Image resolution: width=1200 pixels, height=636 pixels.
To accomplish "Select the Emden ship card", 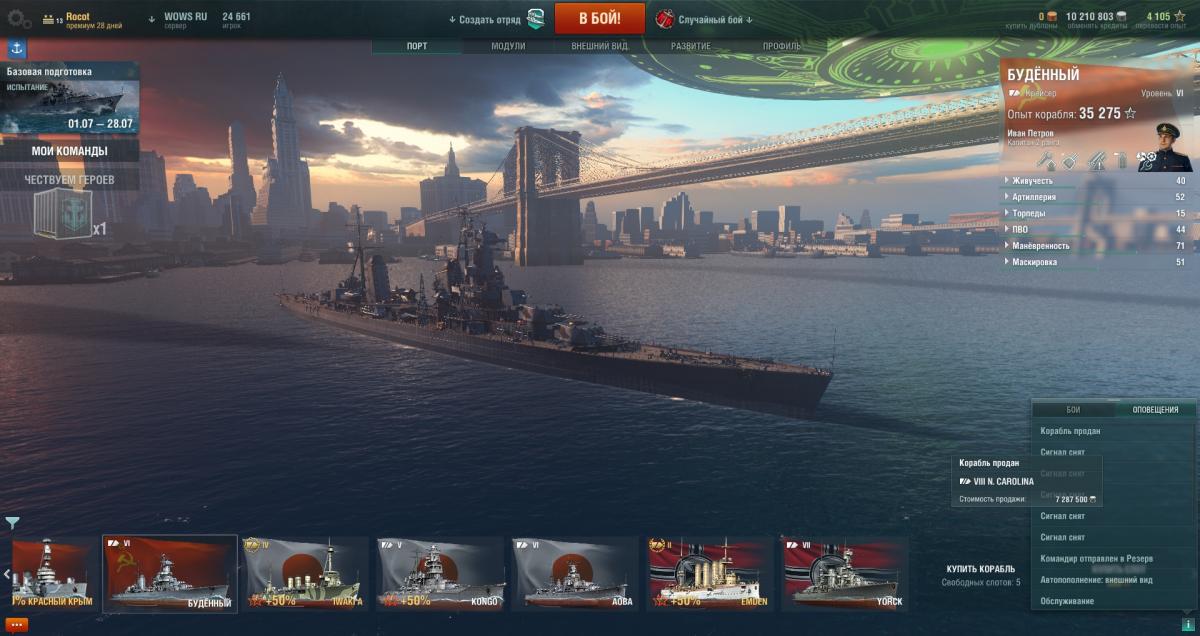I will 710,573.
